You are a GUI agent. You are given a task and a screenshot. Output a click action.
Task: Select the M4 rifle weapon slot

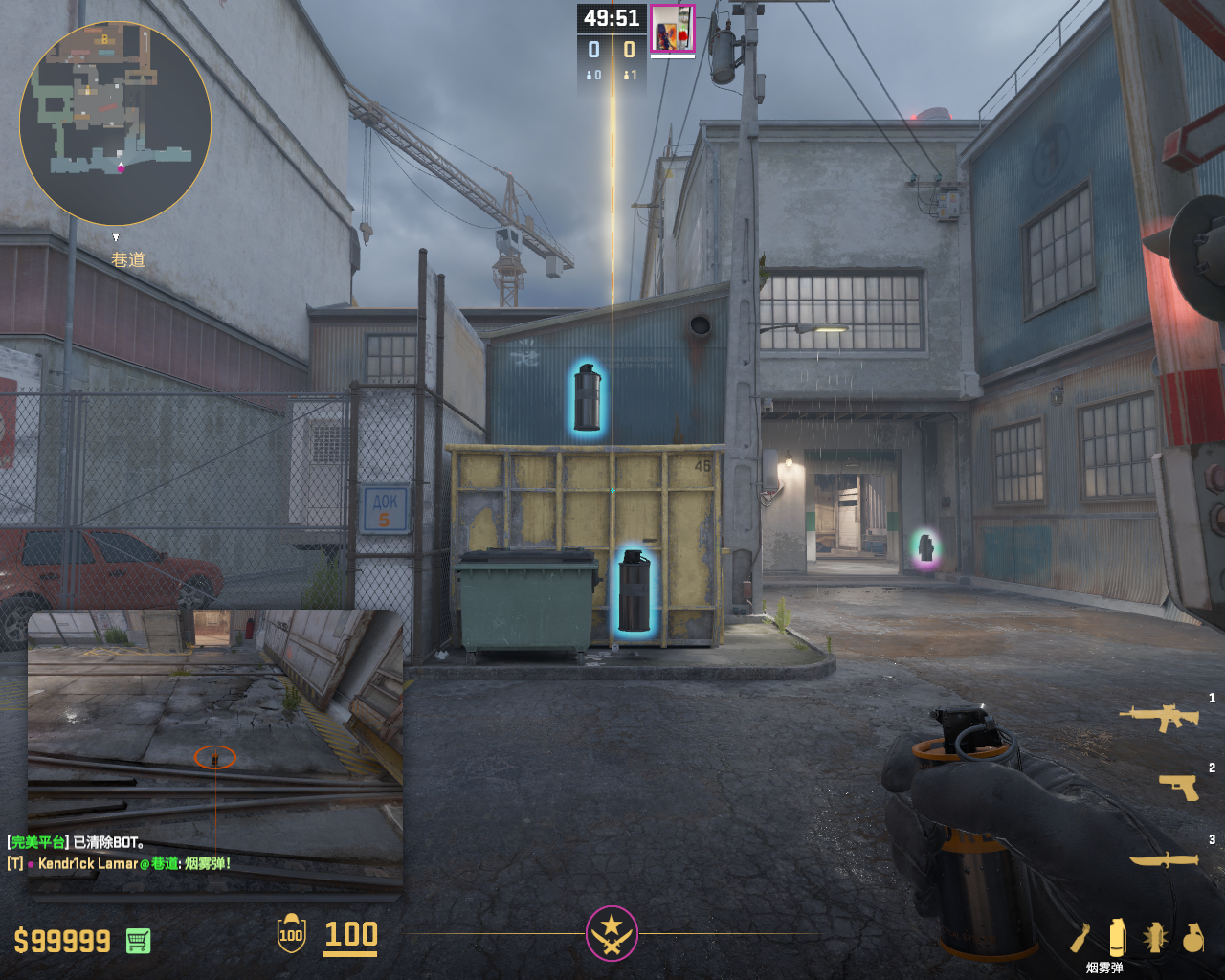pos(1159,717)
